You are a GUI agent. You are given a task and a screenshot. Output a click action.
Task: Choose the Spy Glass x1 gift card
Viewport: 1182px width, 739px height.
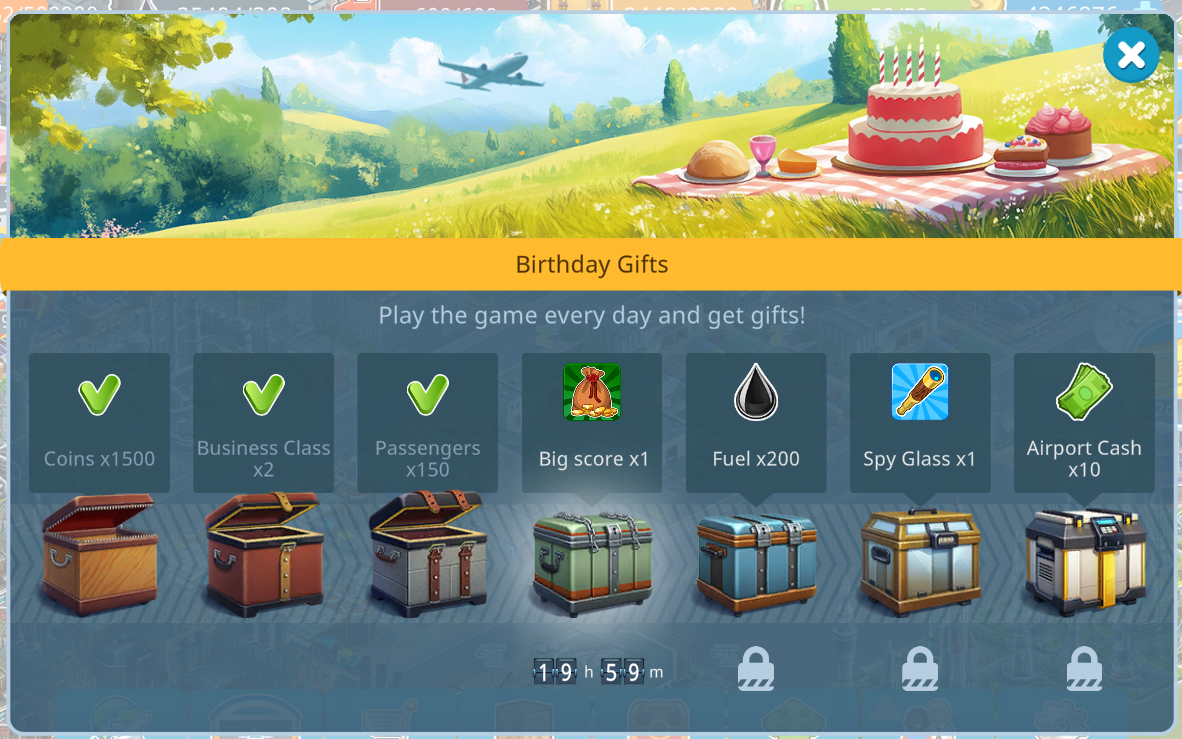[x=920, y=422]
